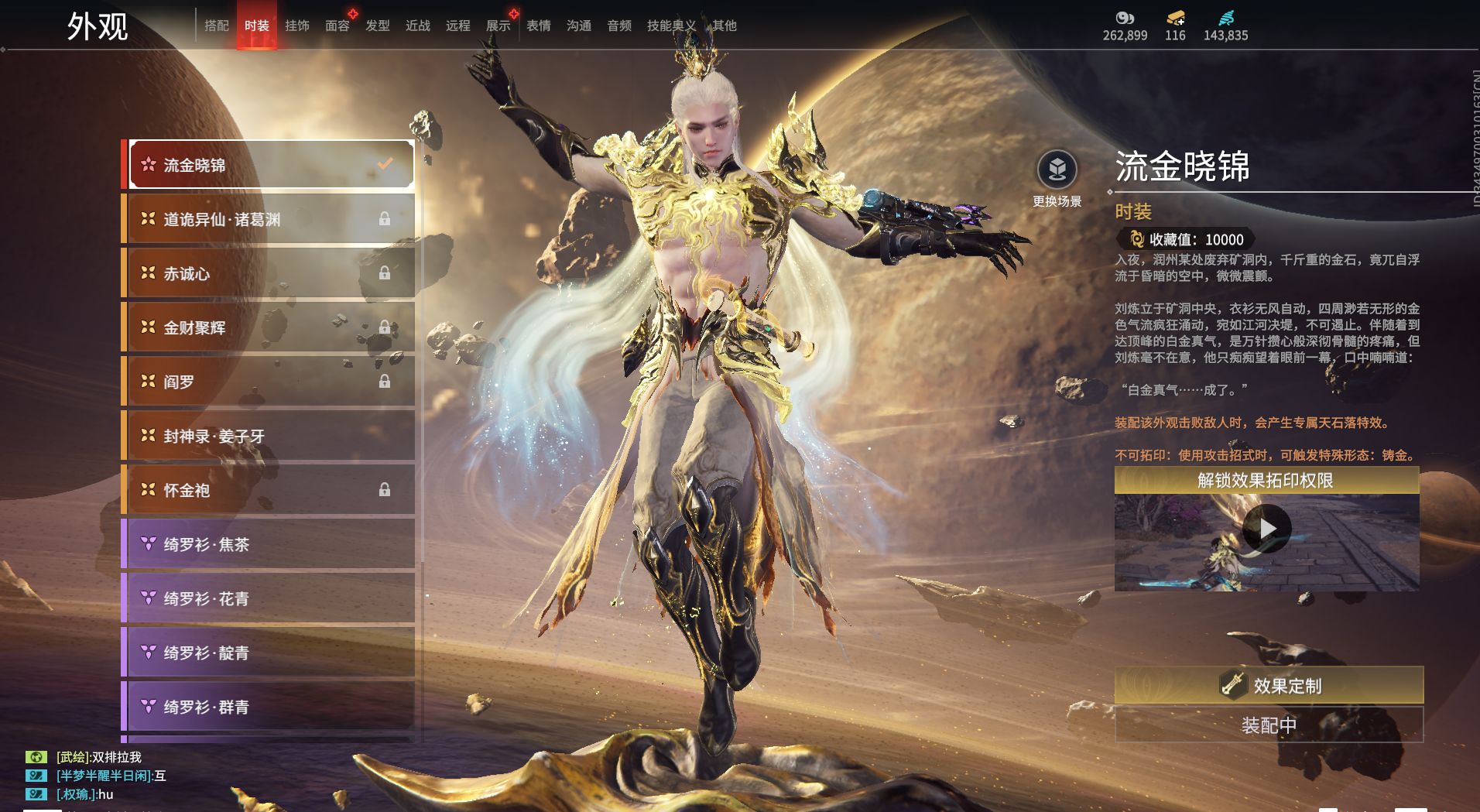Choose the 阎罗 outfit
Viewport: 1480px width, 812px height.
pos(271,382)
